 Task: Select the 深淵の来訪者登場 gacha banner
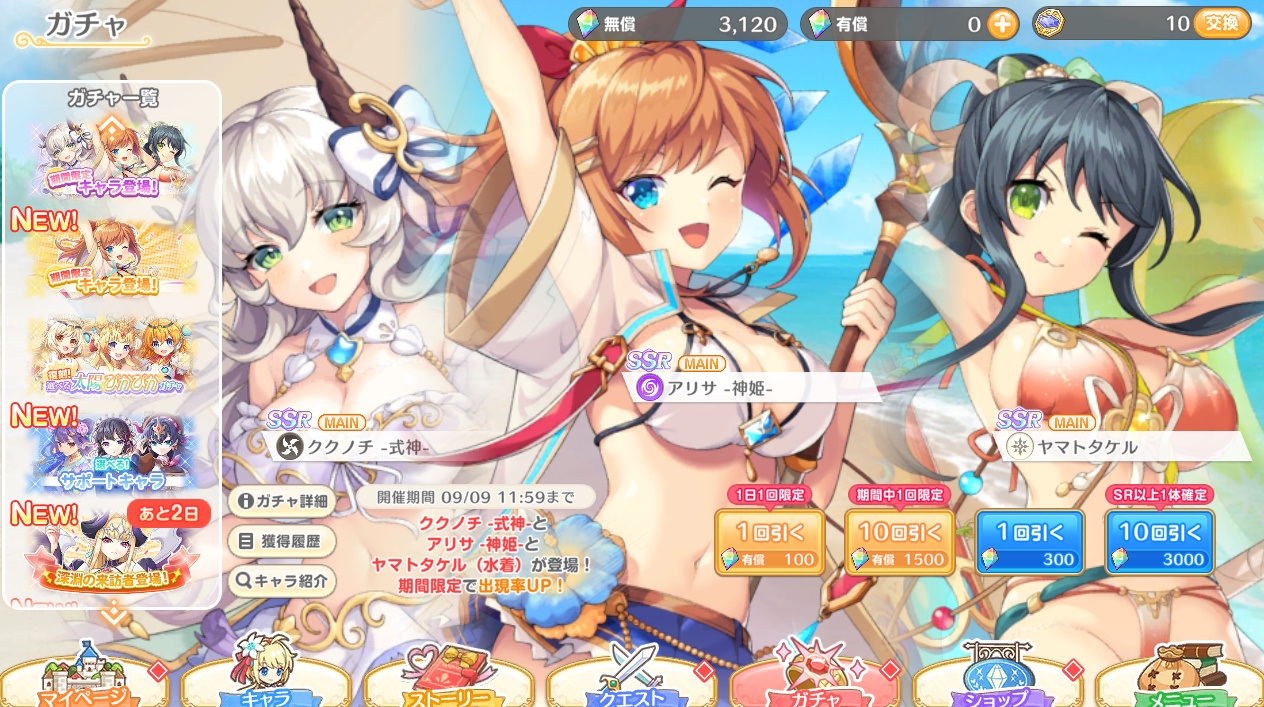[112, 549]
